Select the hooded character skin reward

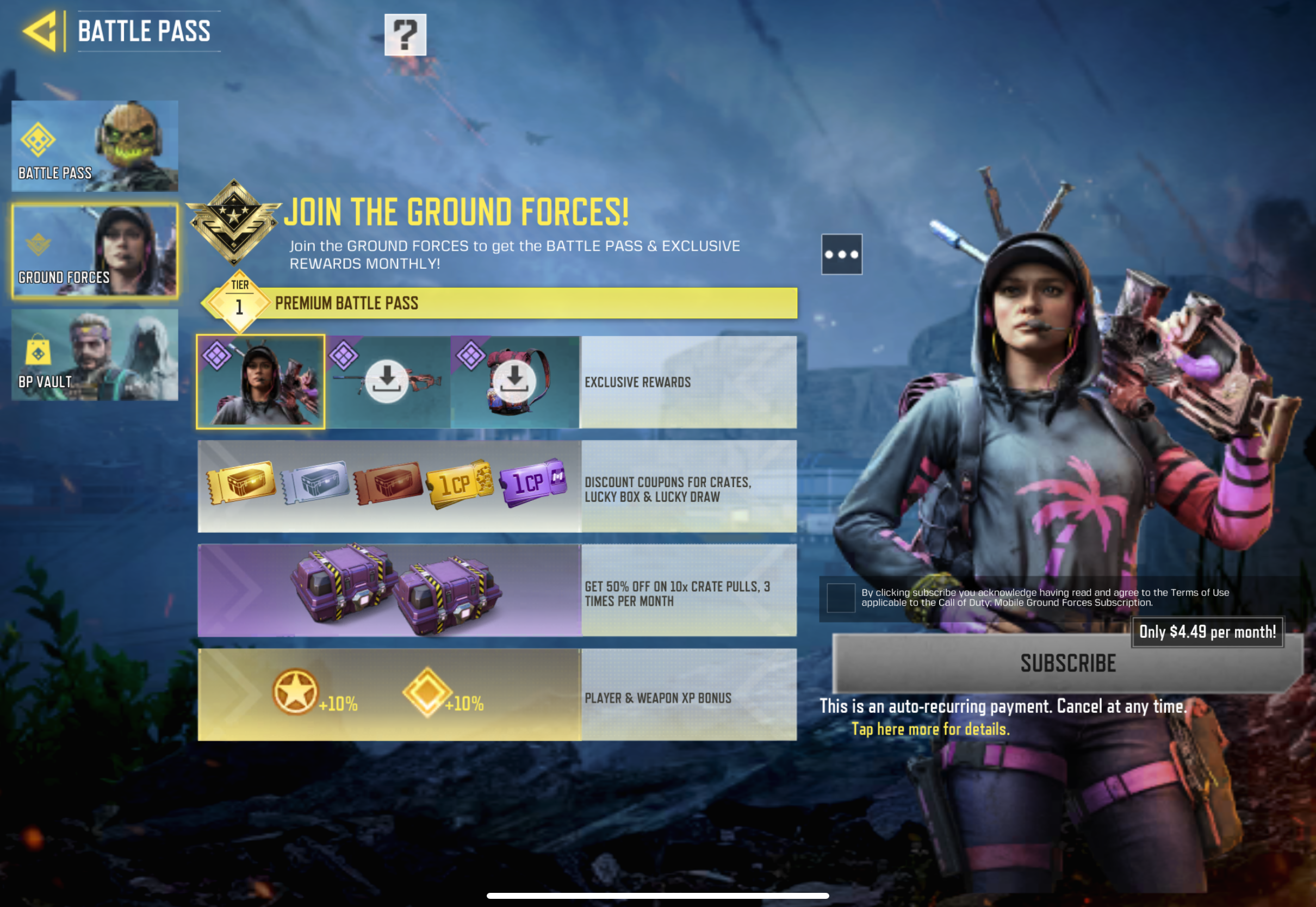coord(261,381)
